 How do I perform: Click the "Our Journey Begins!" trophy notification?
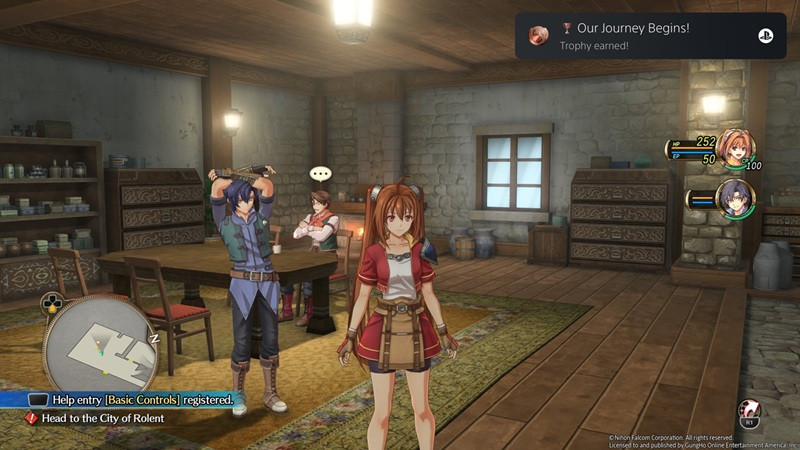pyautogui.click(x=649, y=35)
